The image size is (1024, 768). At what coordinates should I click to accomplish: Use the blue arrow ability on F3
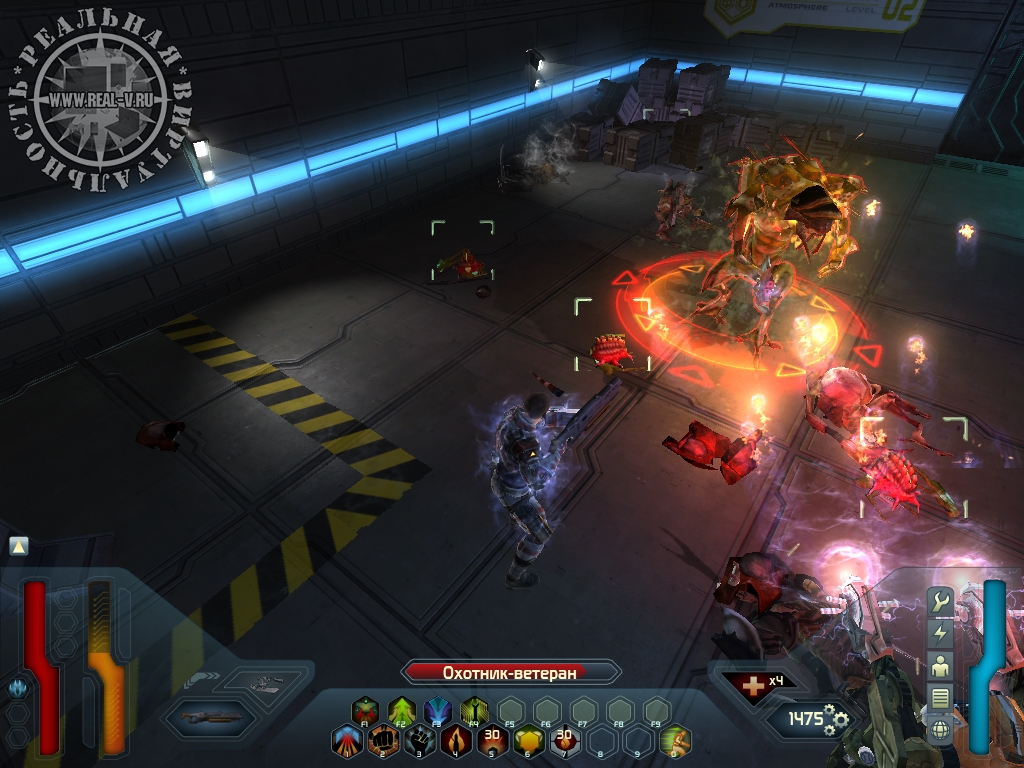[438, 711]
